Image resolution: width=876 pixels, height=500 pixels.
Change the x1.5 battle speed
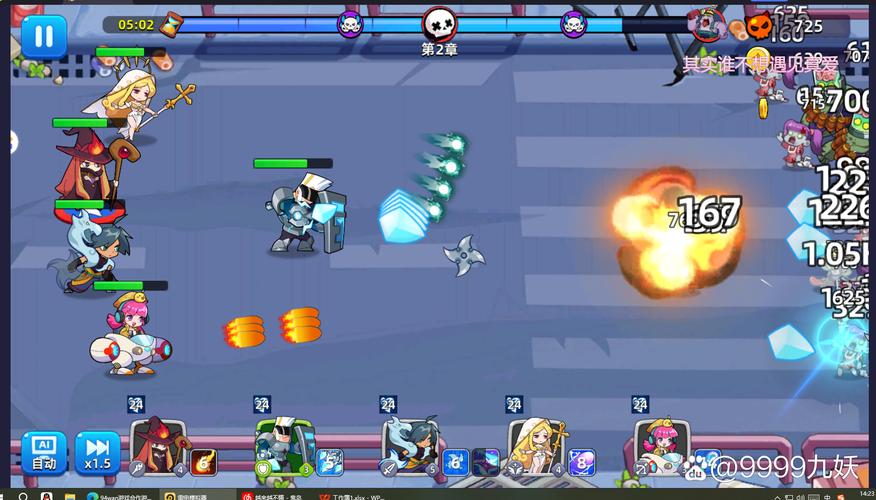tap(97, 452)
